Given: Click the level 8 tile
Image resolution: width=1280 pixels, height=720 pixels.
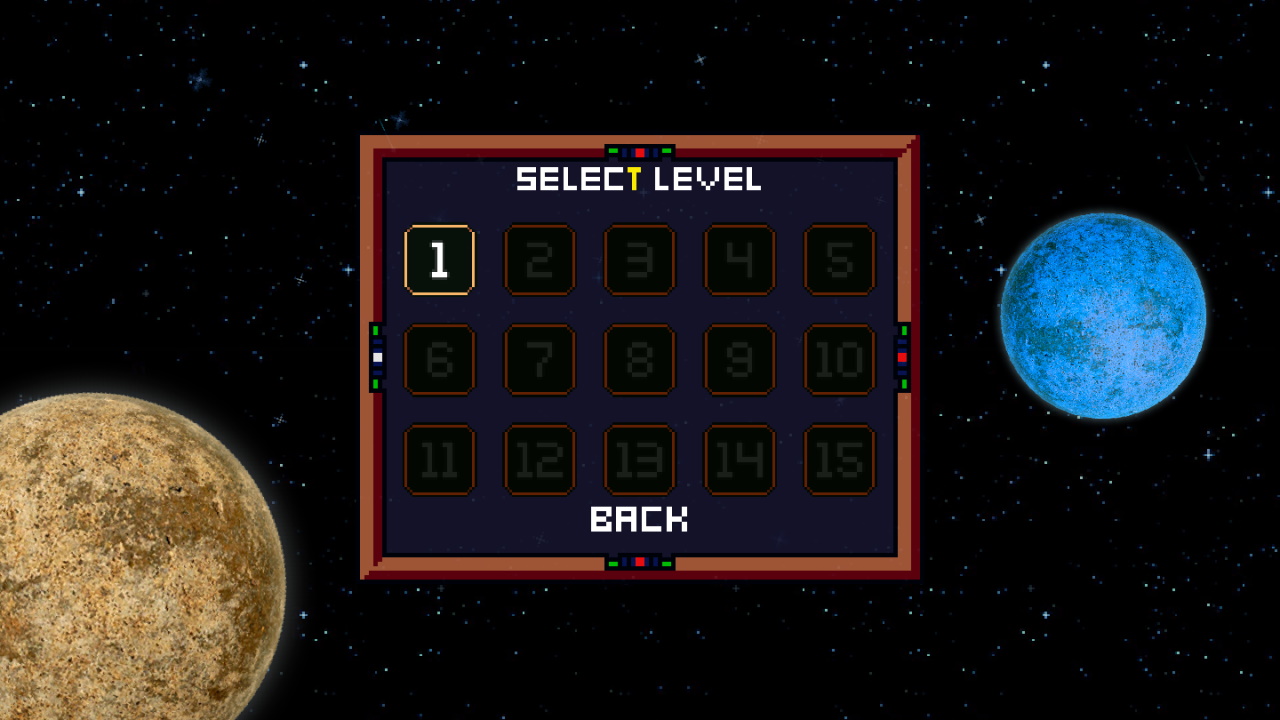Looking at the screenshot, I should 639,361.
